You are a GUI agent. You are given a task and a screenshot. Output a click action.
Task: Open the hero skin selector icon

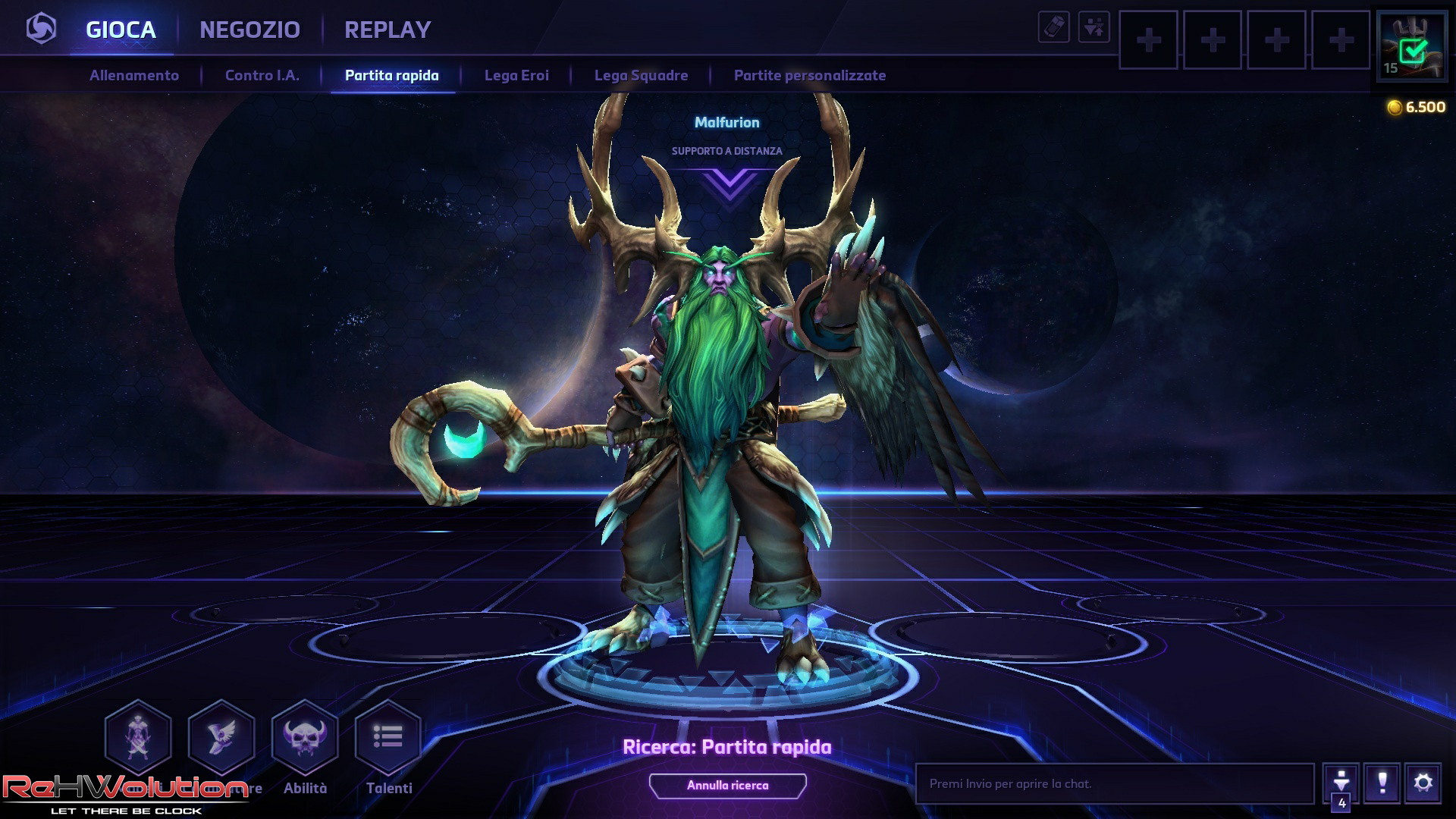138,737
